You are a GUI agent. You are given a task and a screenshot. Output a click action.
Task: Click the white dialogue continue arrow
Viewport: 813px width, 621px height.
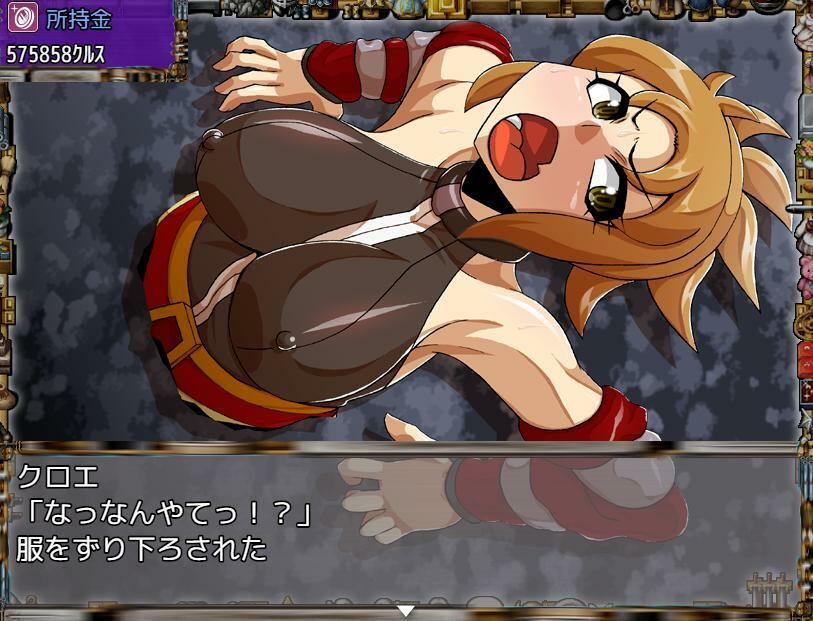tap(405, 610)
